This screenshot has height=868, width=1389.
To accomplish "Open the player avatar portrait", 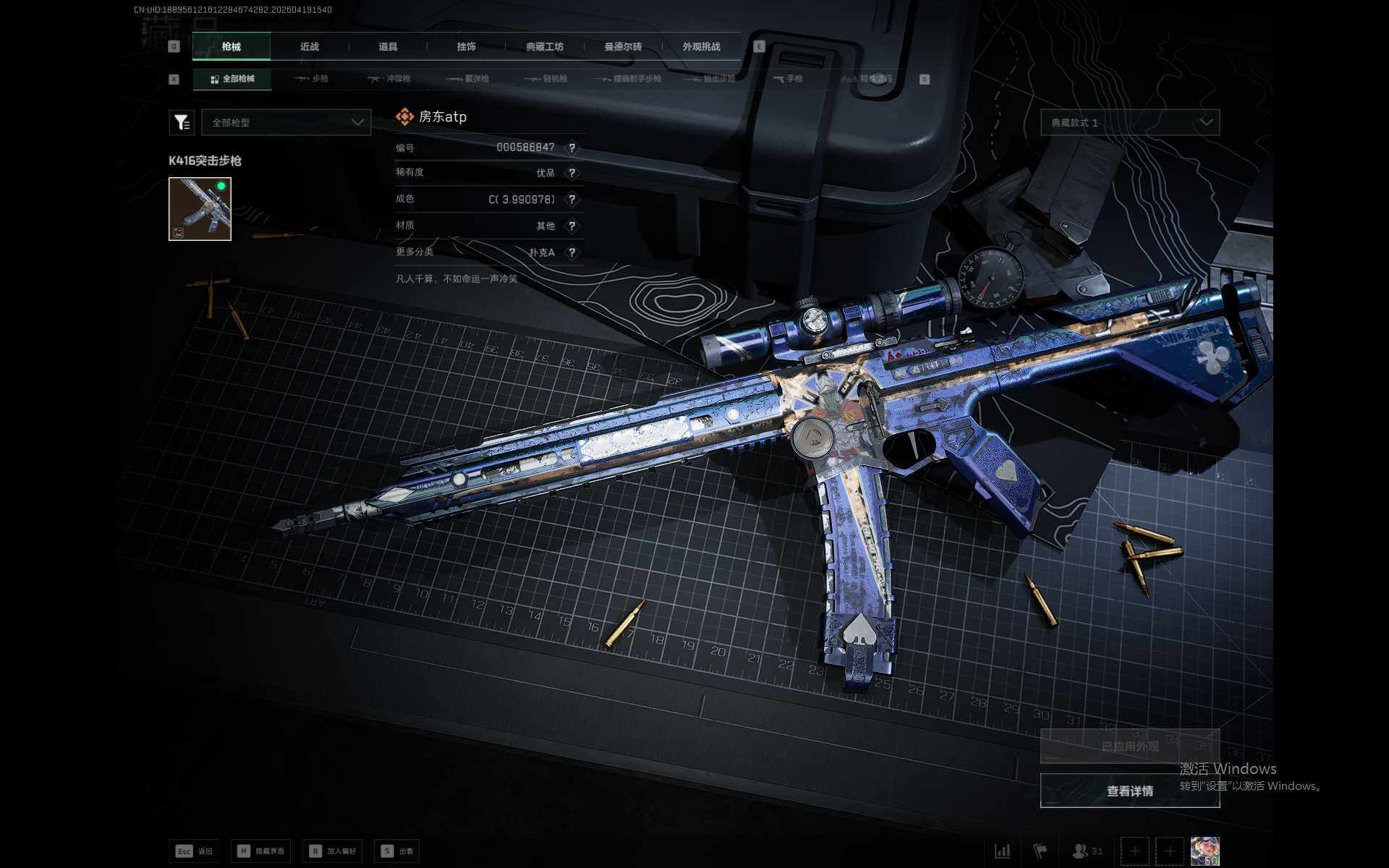I will [1205, 851].
